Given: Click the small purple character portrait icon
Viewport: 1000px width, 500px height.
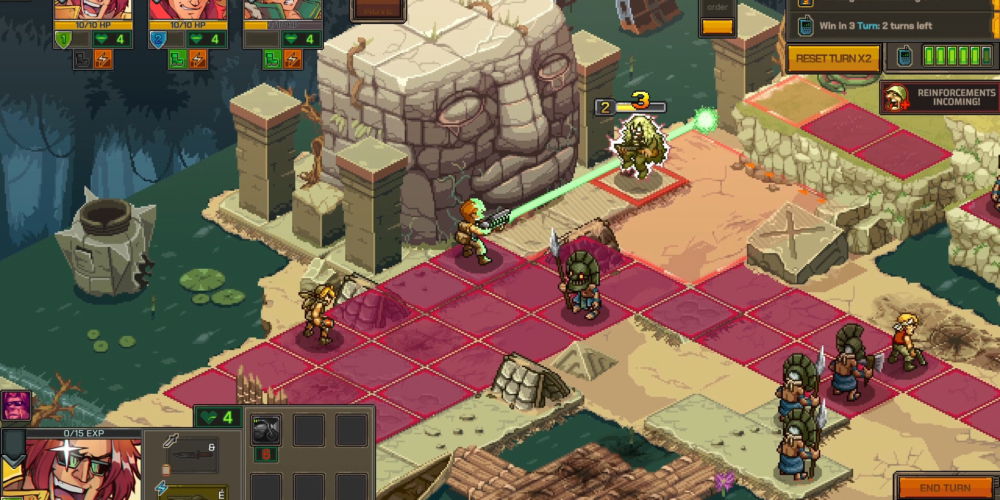Looking at the screenshot, I should 16,406.
